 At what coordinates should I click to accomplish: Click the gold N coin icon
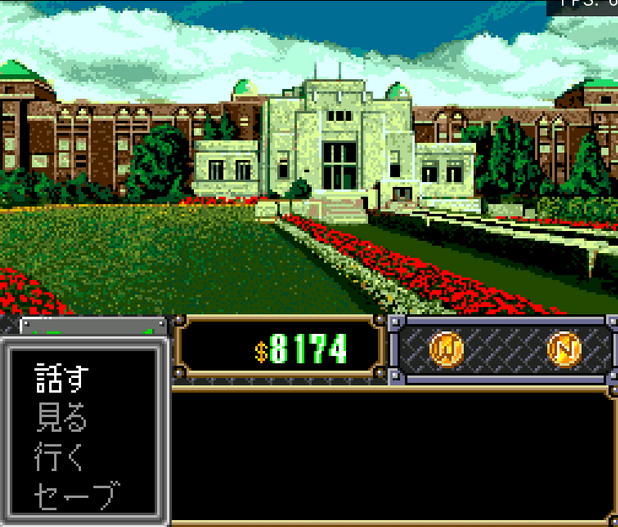(563, 349)
